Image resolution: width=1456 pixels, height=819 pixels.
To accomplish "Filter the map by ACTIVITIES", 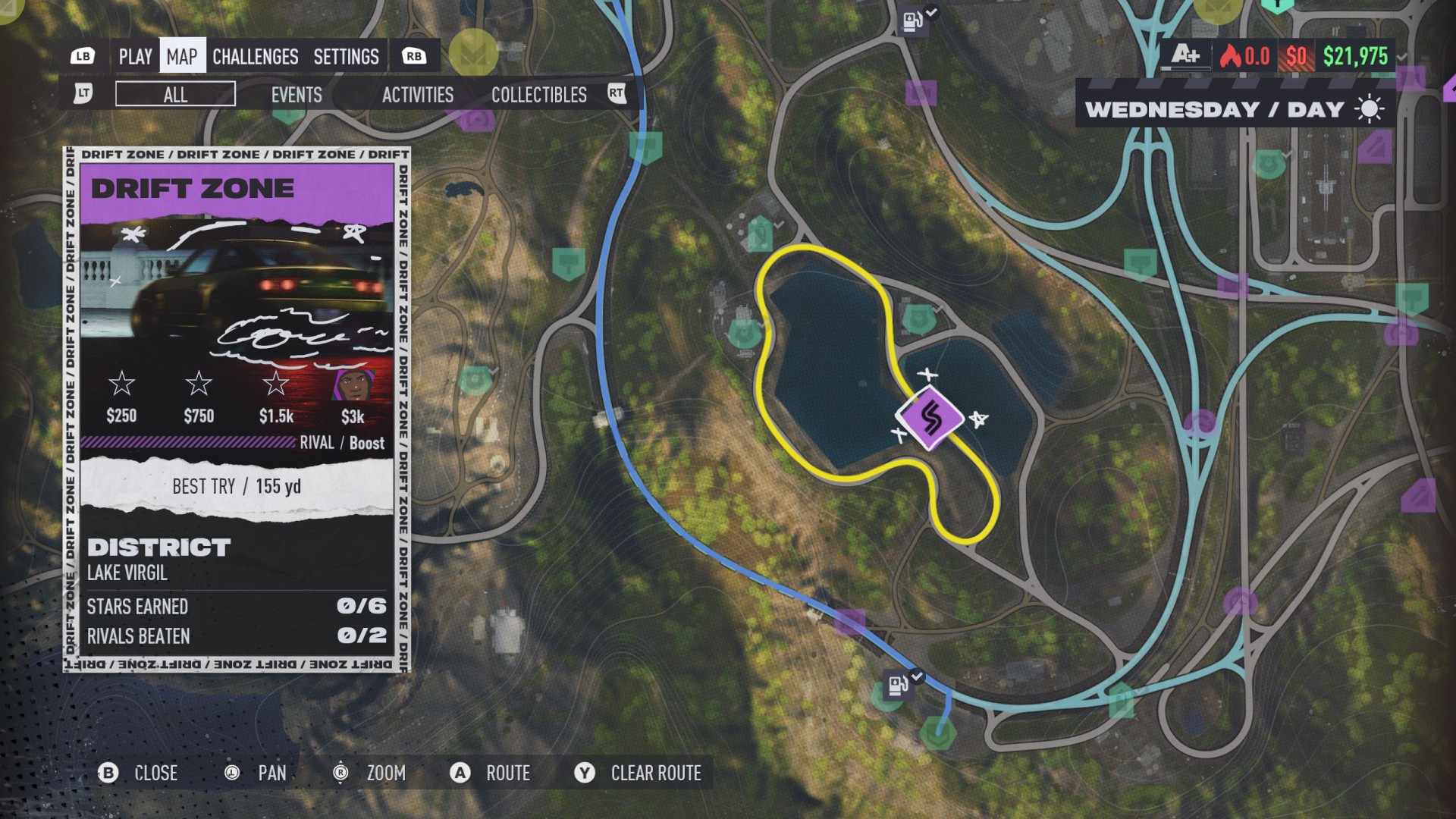I will (x=417, y=95).
